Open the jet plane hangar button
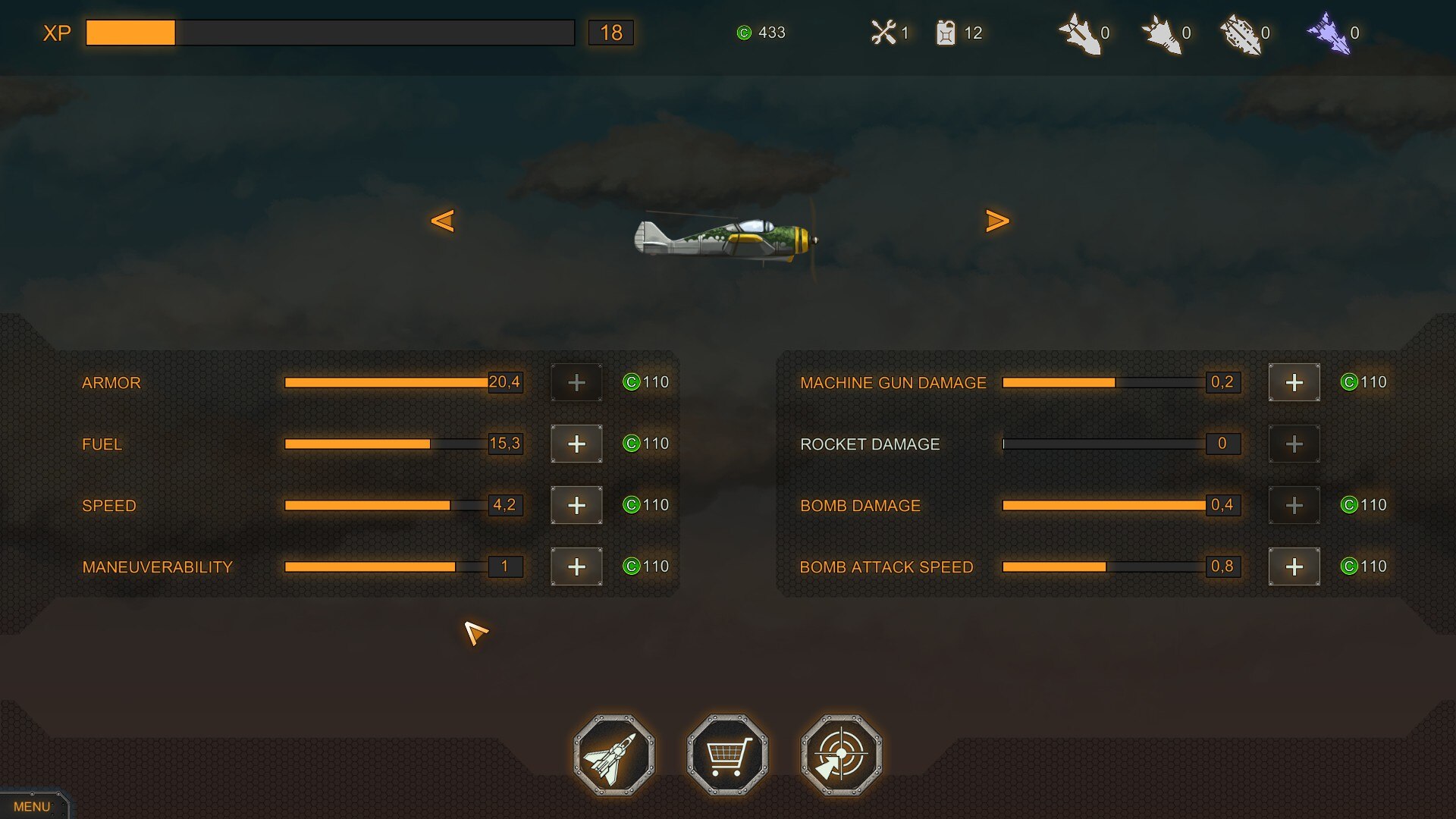Screen dimensions: 1456x819 [x=613, y=755]
